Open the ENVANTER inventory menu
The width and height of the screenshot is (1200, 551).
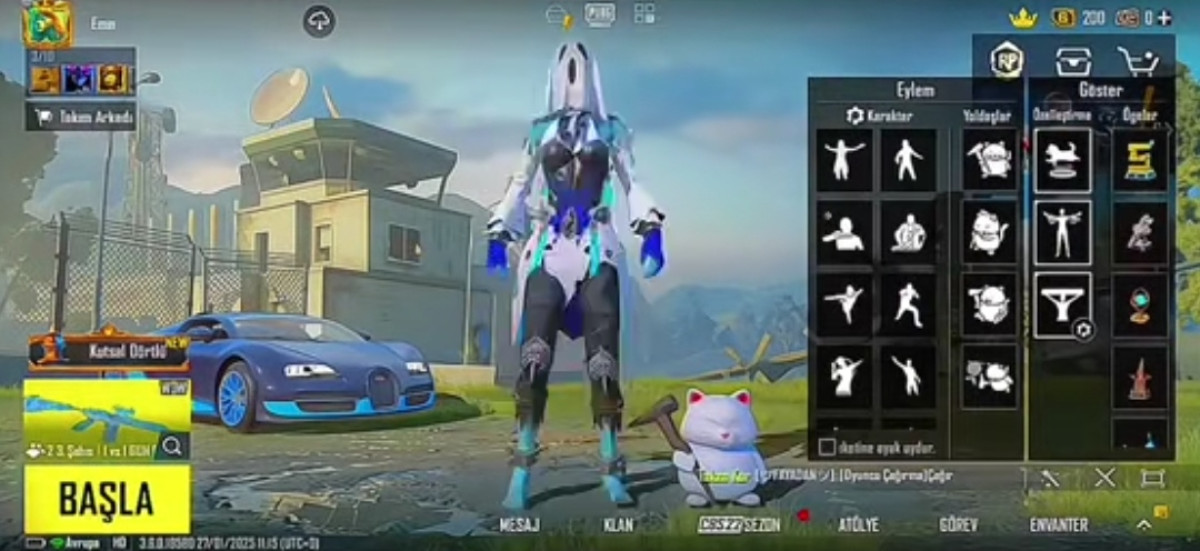coord(1059,524)
